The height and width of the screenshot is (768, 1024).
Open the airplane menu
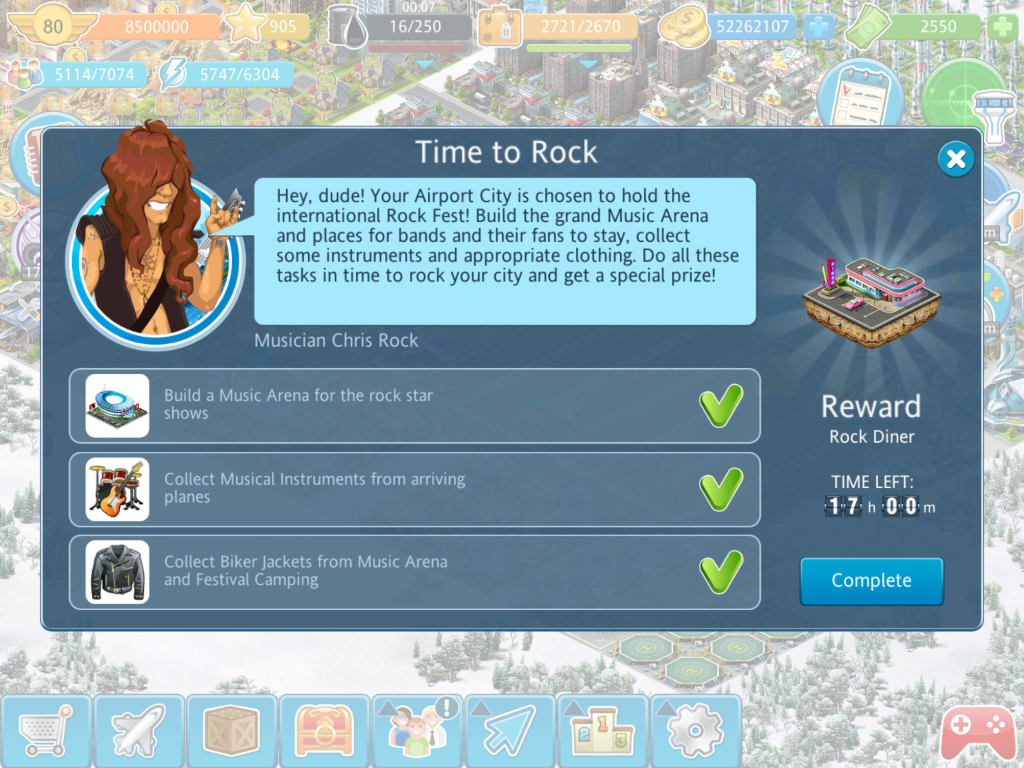click(x=139, y=733)
